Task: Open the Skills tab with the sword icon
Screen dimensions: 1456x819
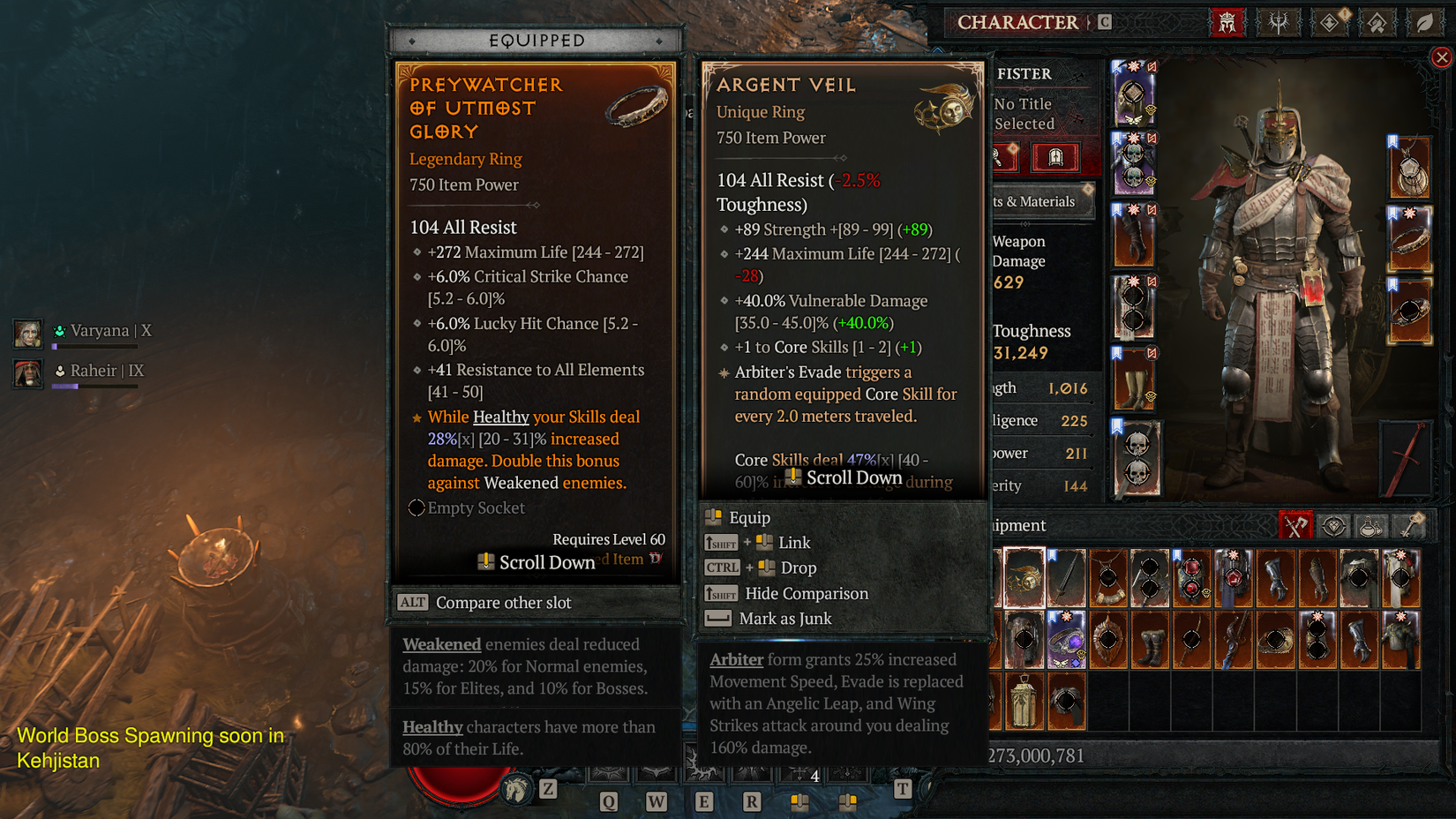Action: coord(1279,22)
